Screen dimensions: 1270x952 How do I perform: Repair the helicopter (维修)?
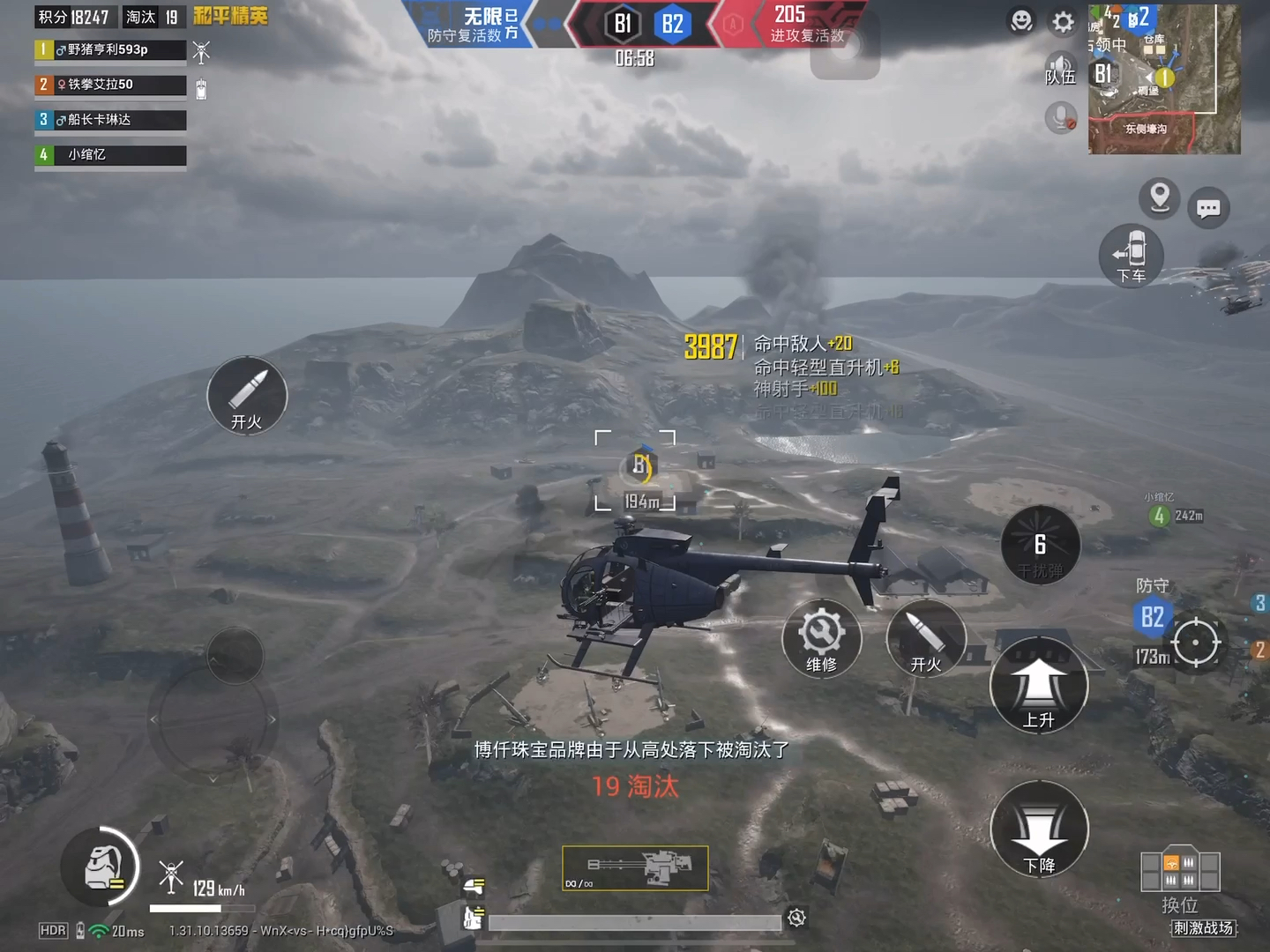(821, 639)
